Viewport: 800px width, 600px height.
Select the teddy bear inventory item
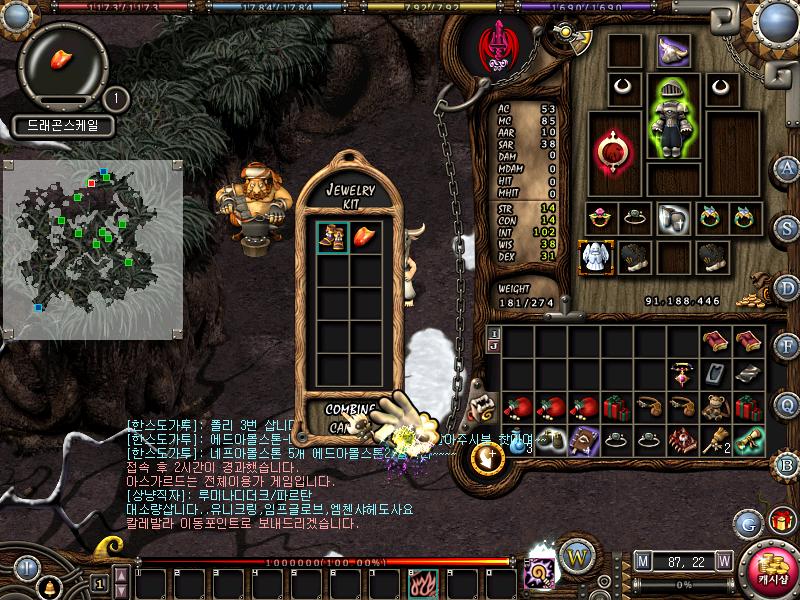715,407
